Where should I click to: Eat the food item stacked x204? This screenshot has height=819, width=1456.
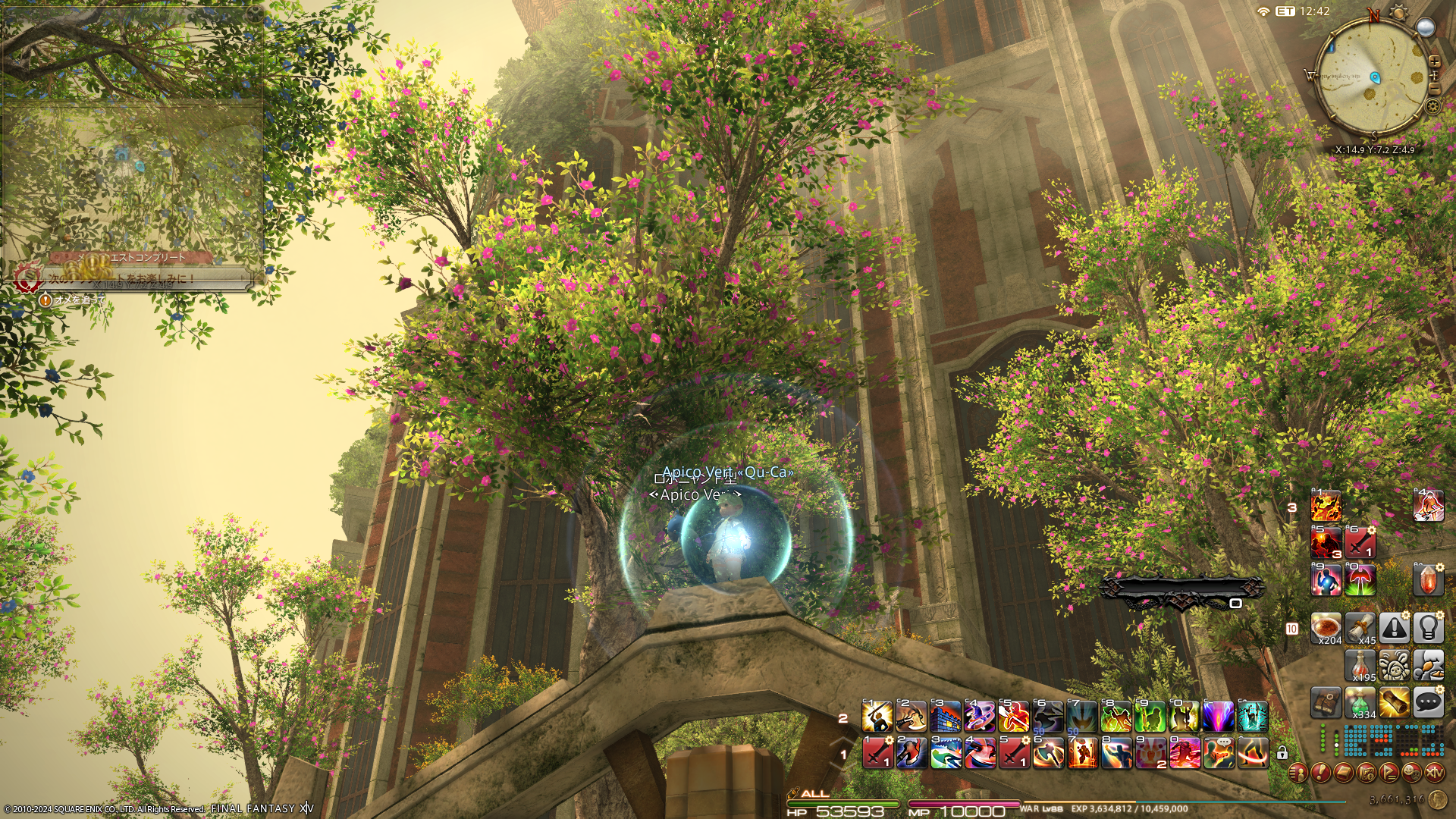(x=1326, y=629)
